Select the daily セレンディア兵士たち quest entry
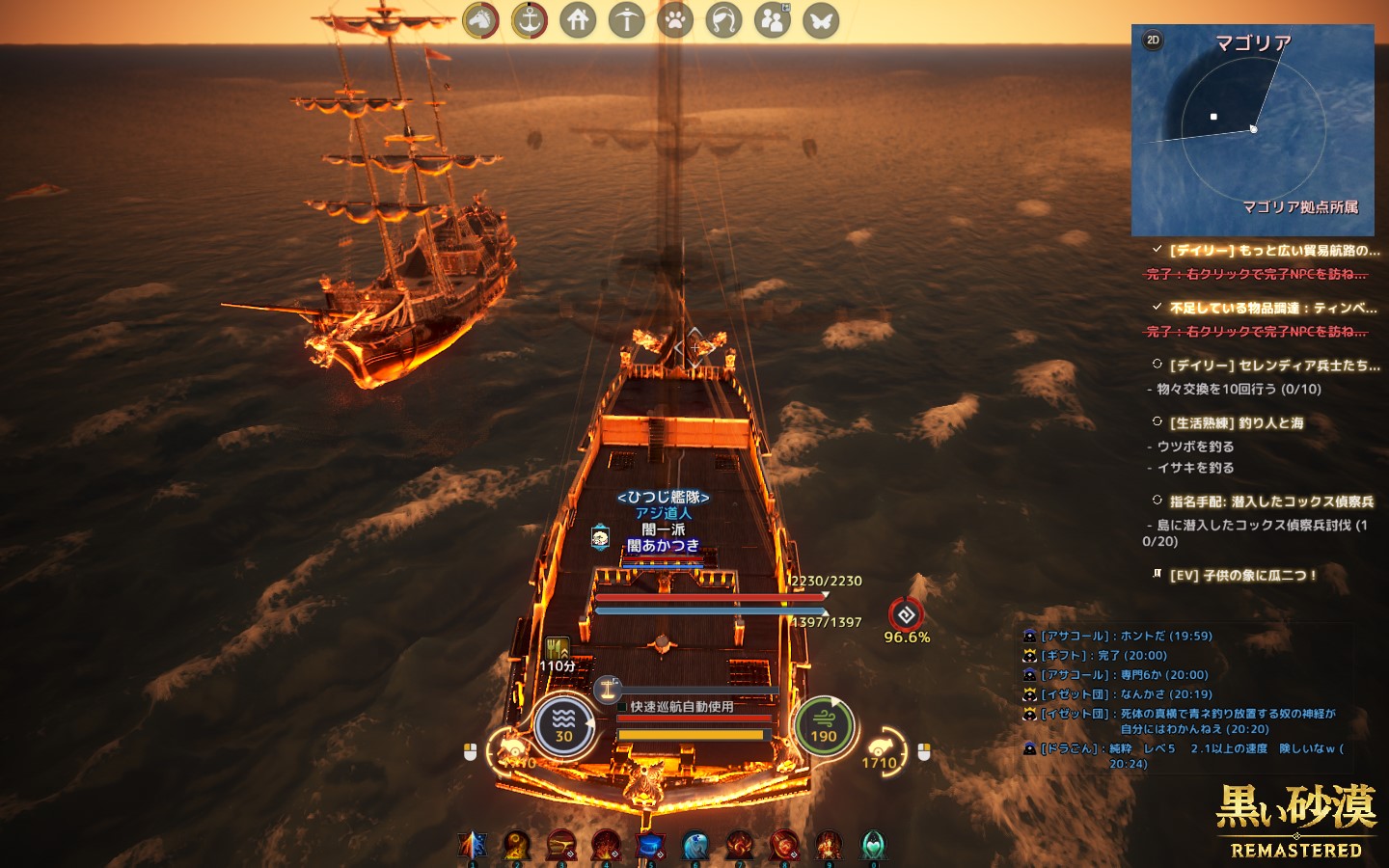Screen dimensions: 1389x868 click(1273, 366)
